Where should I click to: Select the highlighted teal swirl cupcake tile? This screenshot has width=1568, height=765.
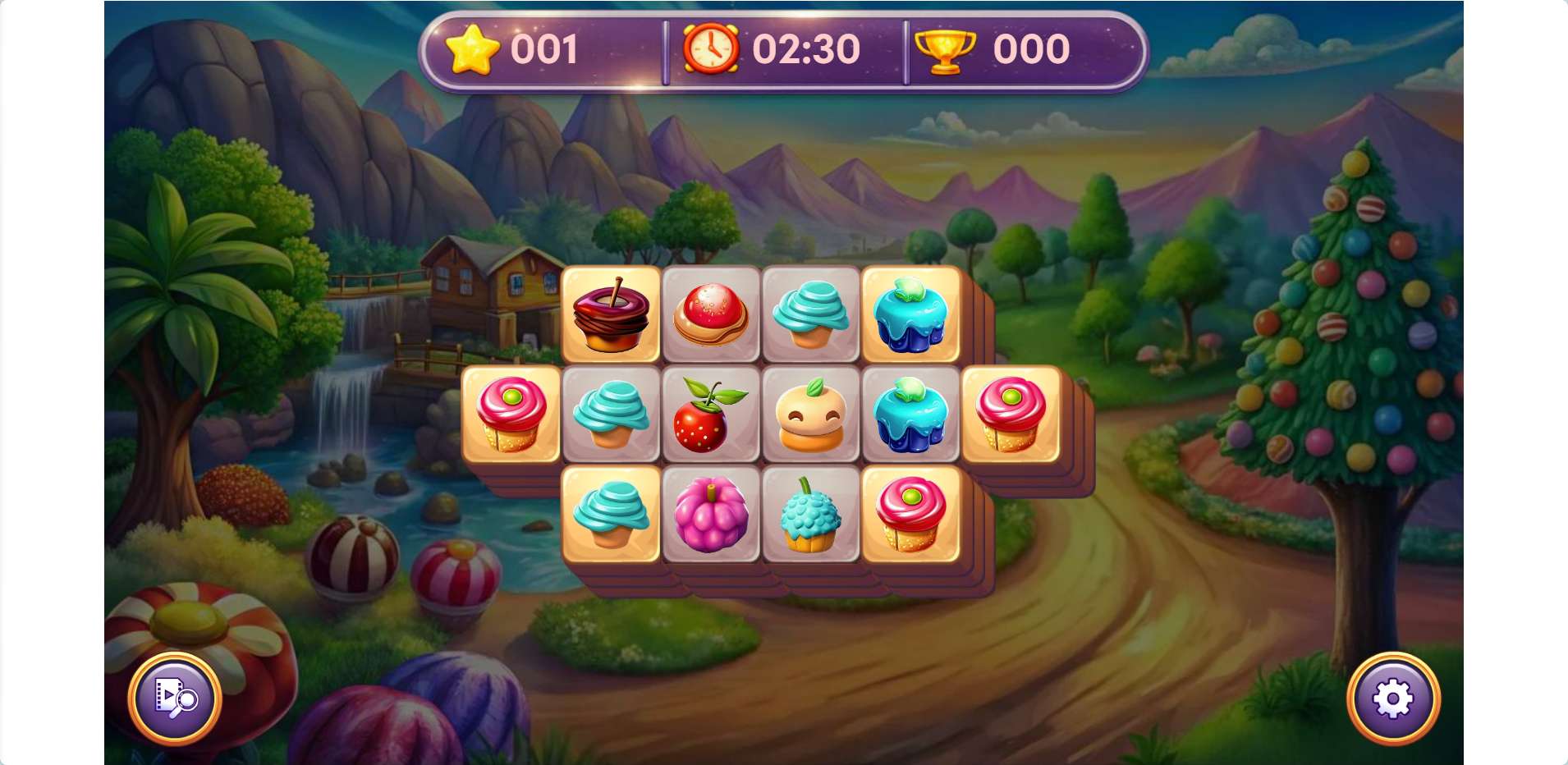click(611, 515)
